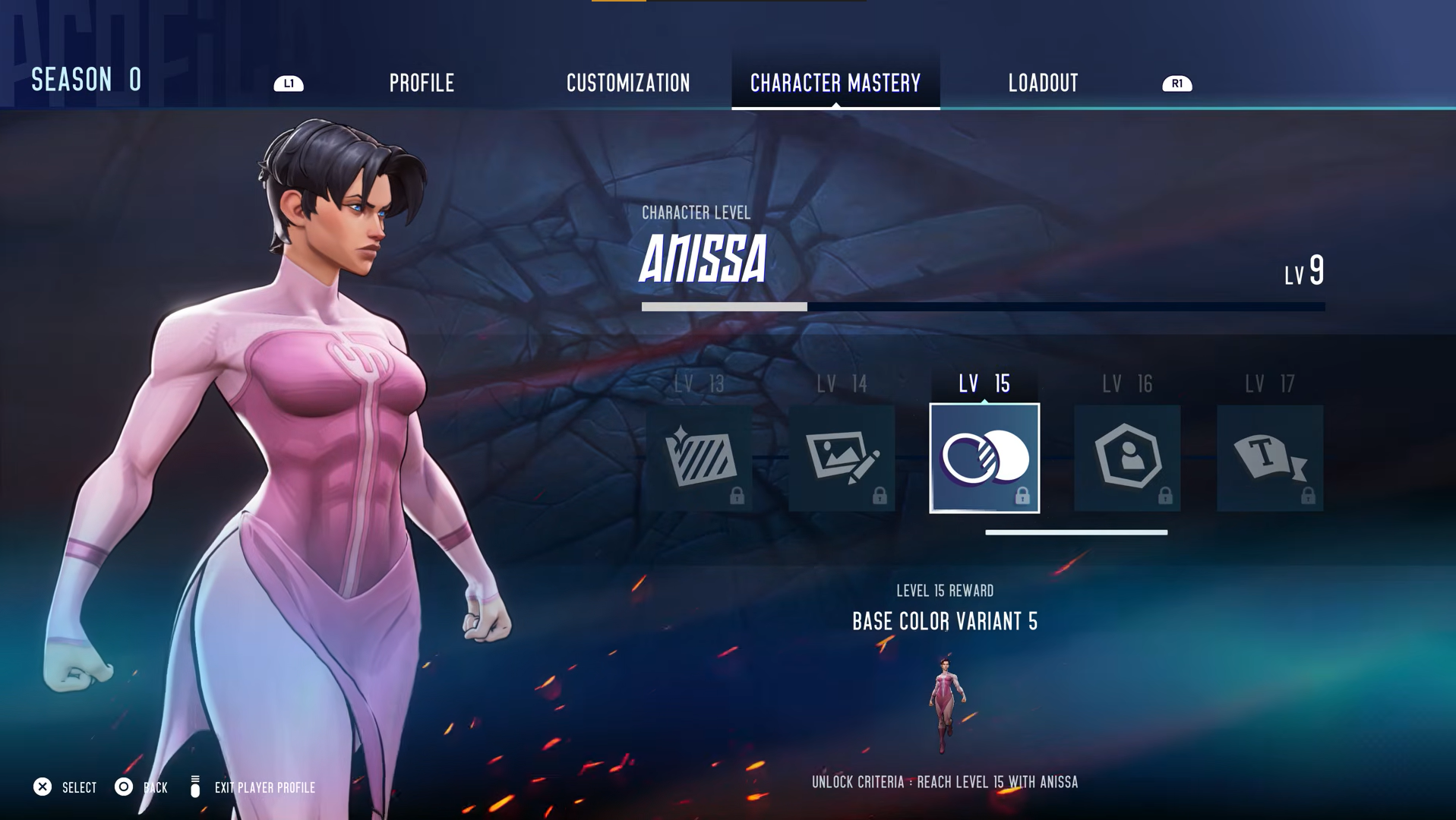Select the LV 17 title reward tile
Image resolution: width=1456 pixels, height=820 pixels.
[1270, 458]
